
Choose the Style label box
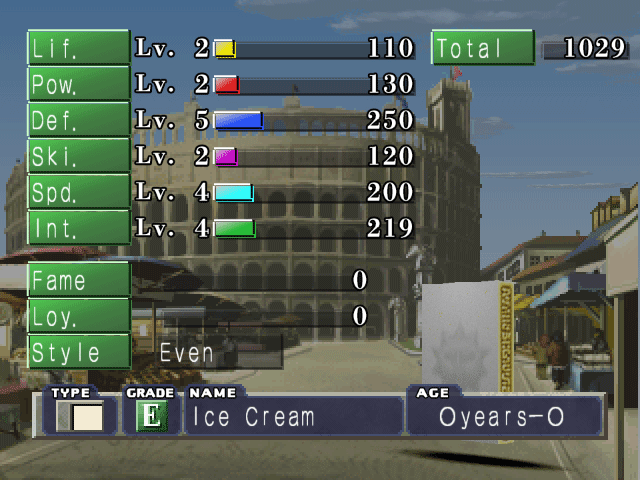pos(78,351)
